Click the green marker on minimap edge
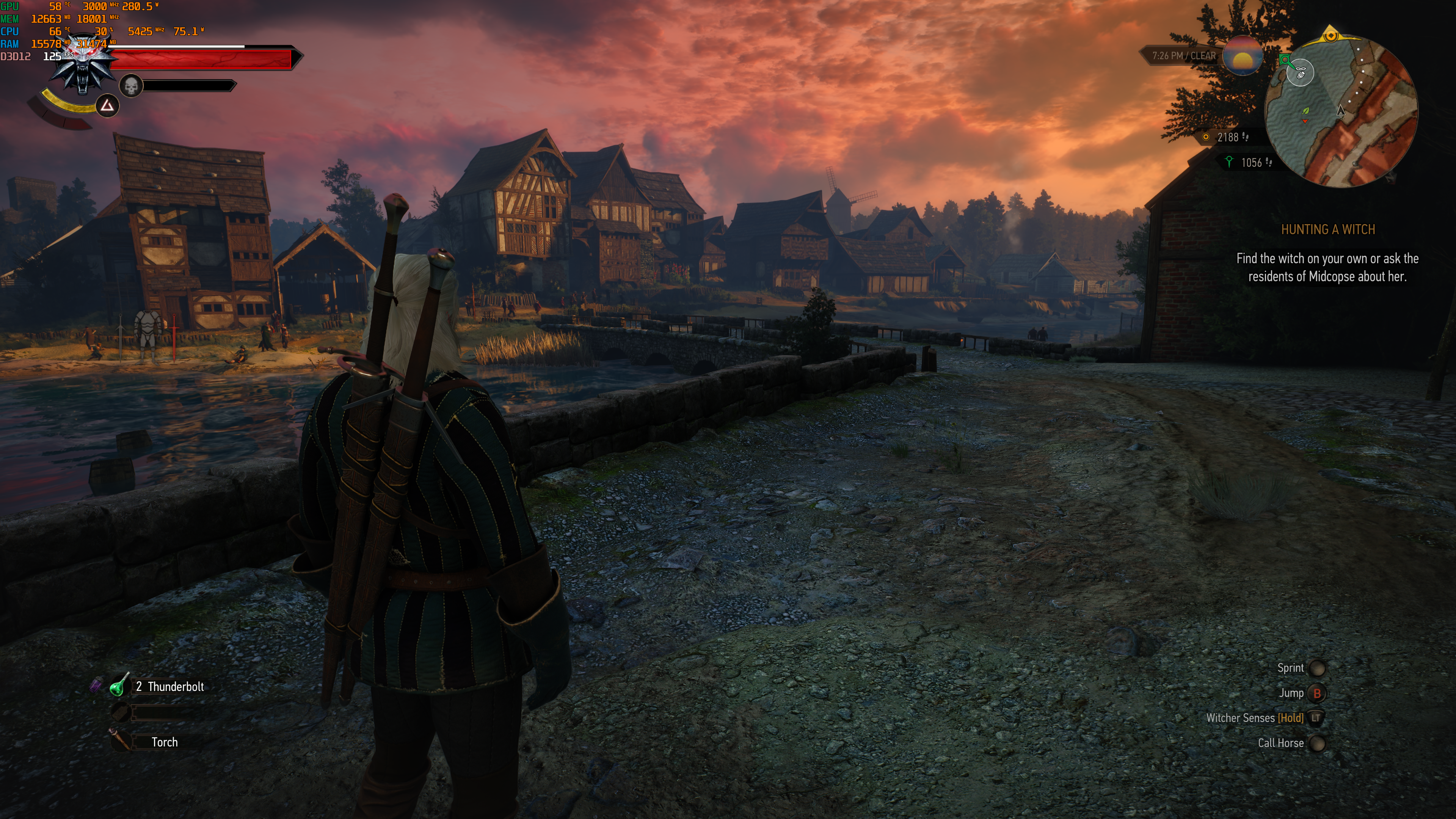The image size is (1456, 819). click(1285, 60)
